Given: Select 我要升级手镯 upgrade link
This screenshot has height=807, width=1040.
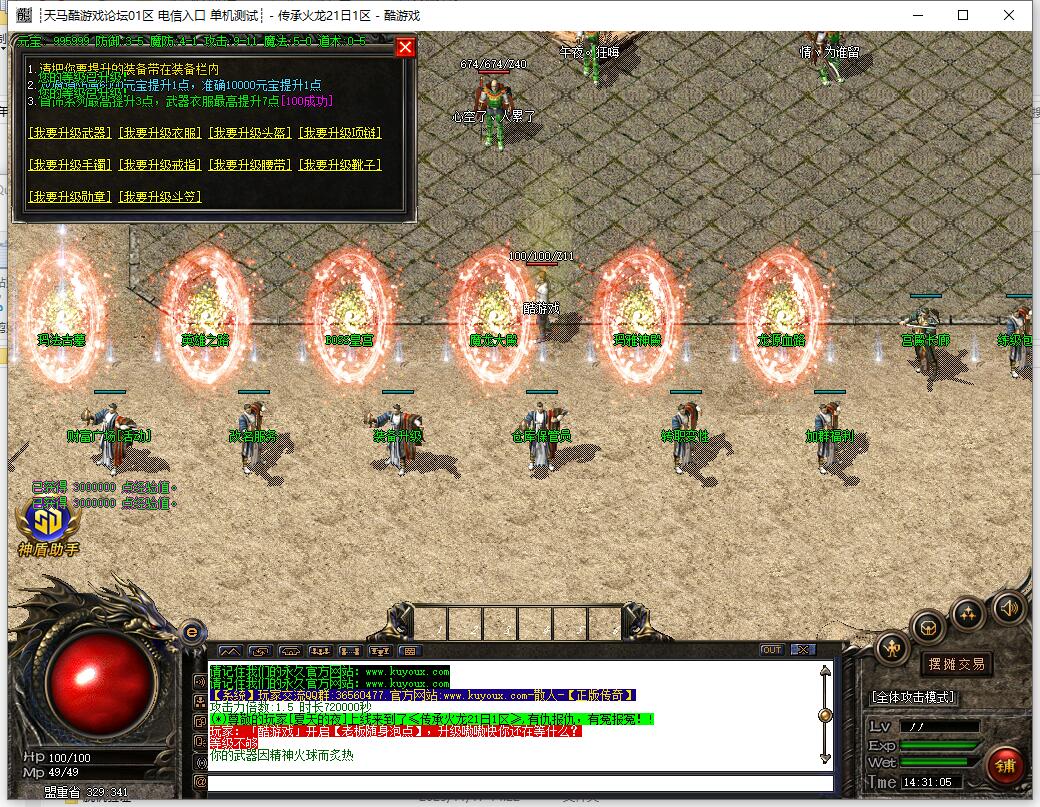Looking at the screenshot, I should tap(70, 165).
